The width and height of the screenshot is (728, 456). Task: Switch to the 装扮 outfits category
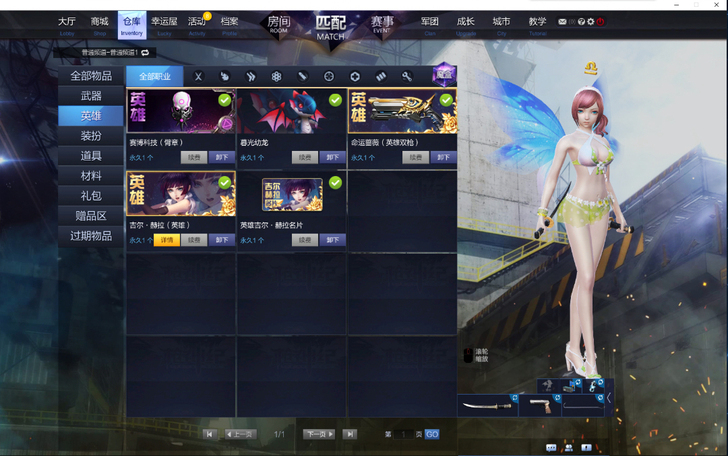[x=91, y=136]
